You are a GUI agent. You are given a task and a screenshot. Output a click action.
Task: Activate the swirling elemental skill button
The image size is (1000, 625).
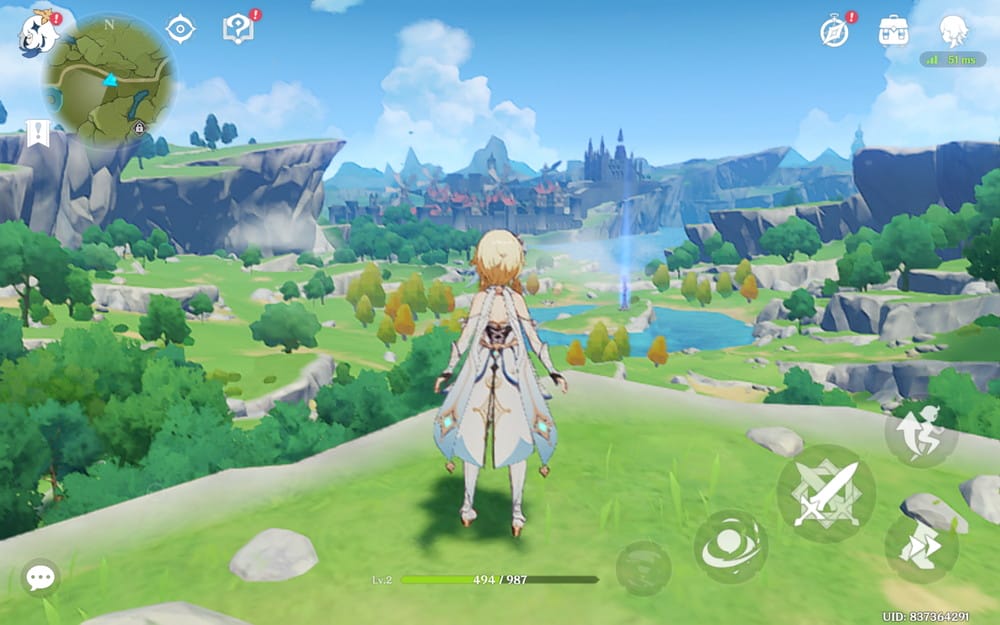731,547
